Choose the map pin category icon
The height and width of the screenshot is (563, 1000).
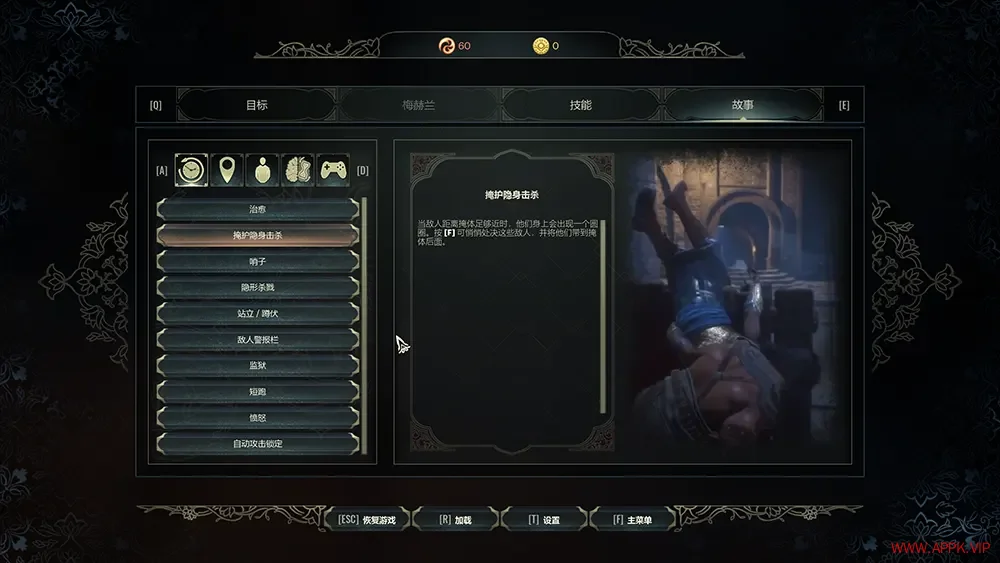coord(231,170)
